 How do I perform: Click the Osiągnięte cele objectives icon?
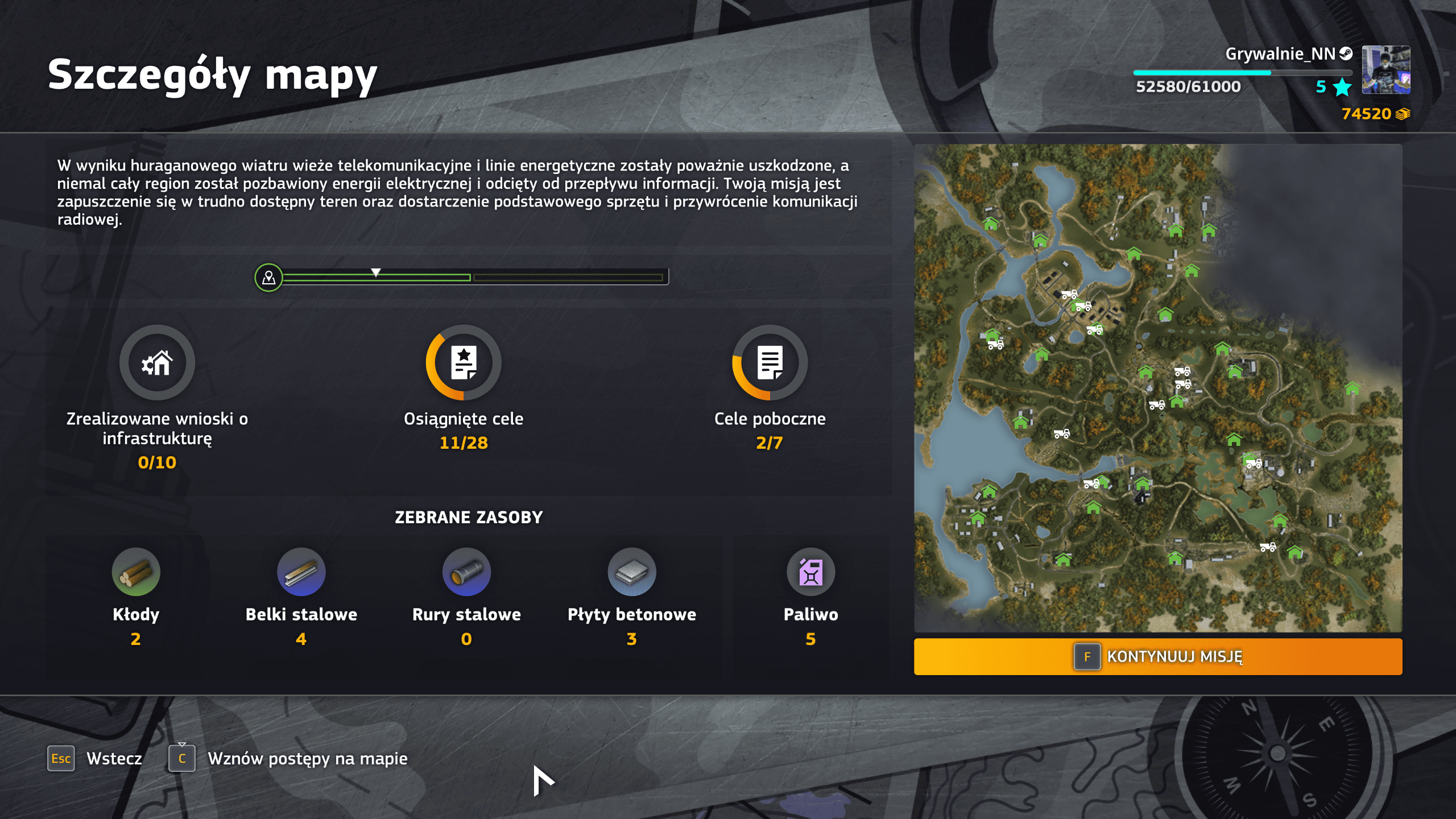464,362
